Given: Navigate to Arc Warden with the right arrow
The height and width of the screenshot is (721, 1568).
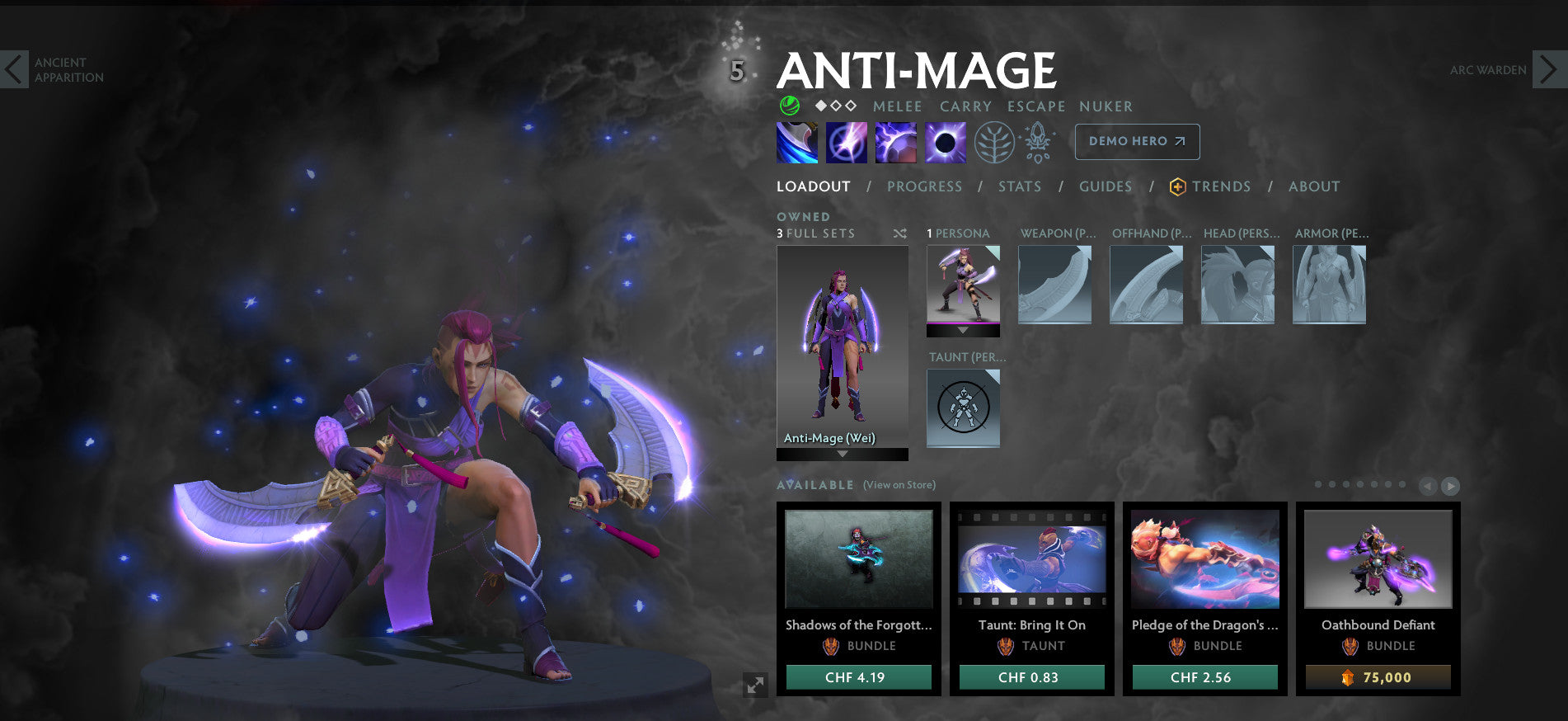Looking at the screenshot, I should [x=1547, y=70].
